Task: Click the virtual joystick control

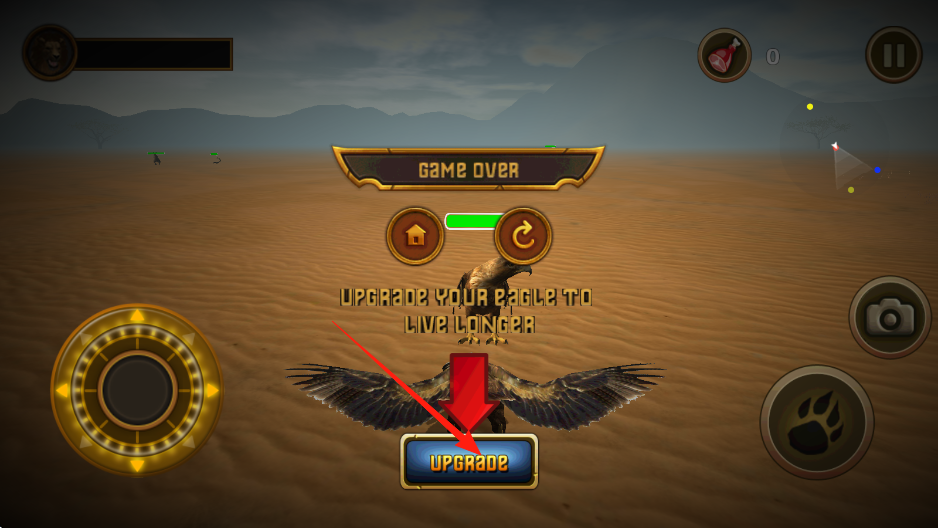Action: 137,389
